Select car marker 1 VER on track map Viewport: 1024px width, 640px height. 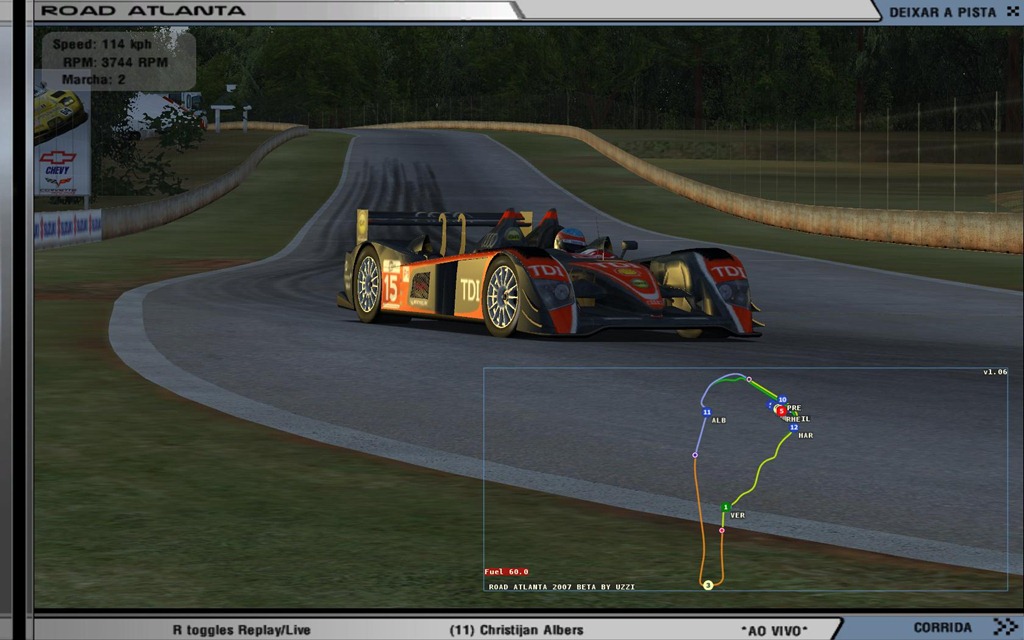pos(725,508)
